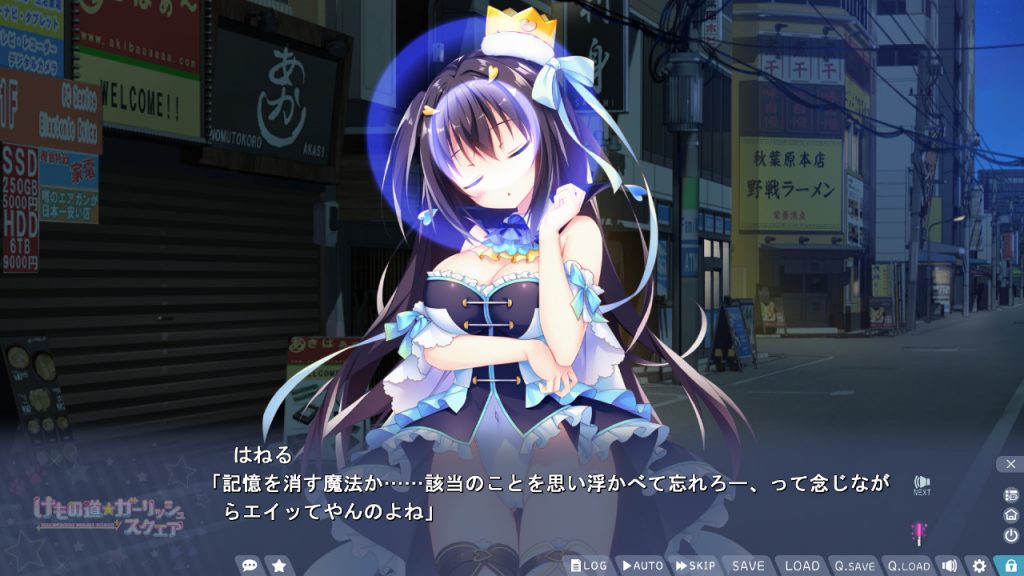Quick save with Q.SAVE
This screenshot has width=1024, height=576.
point(855,566)
